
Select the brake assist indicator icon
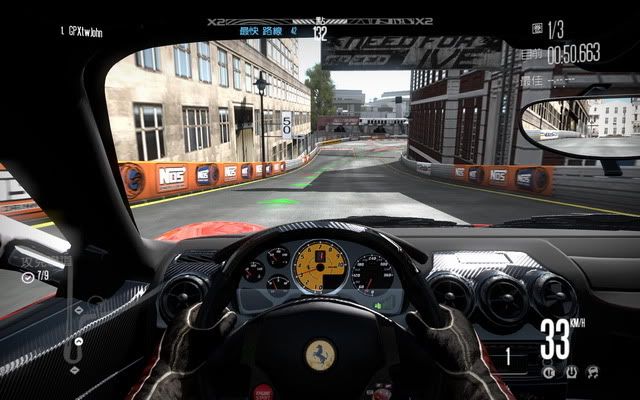(x=548, y=371)
